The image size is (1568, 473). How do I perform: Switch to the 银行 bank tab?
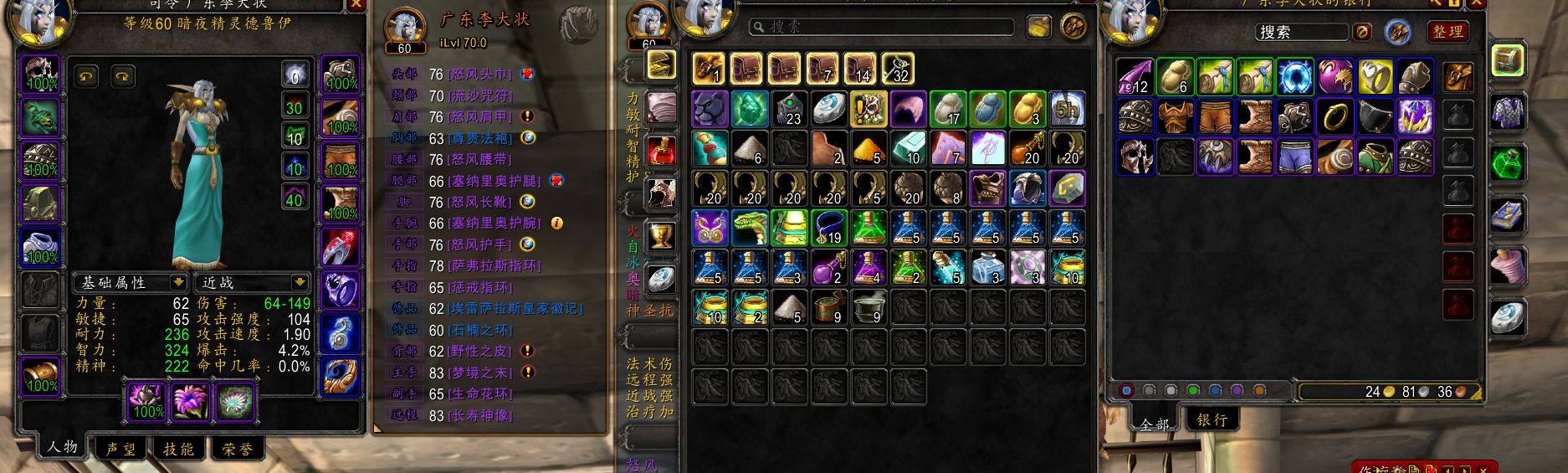(1212, 419)
